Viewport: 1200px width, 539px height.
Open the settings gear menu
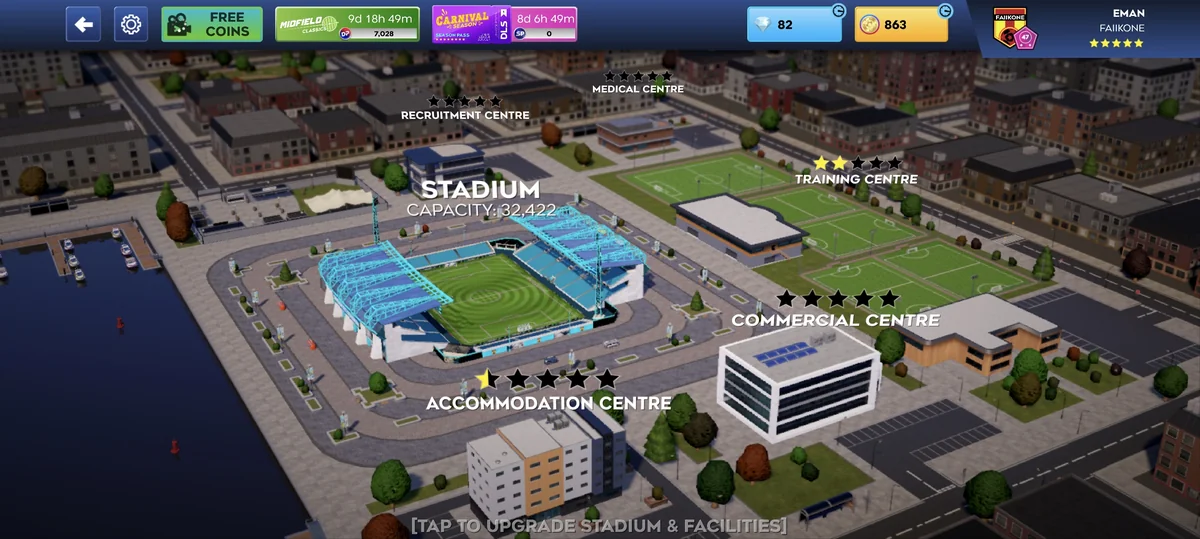131,24
